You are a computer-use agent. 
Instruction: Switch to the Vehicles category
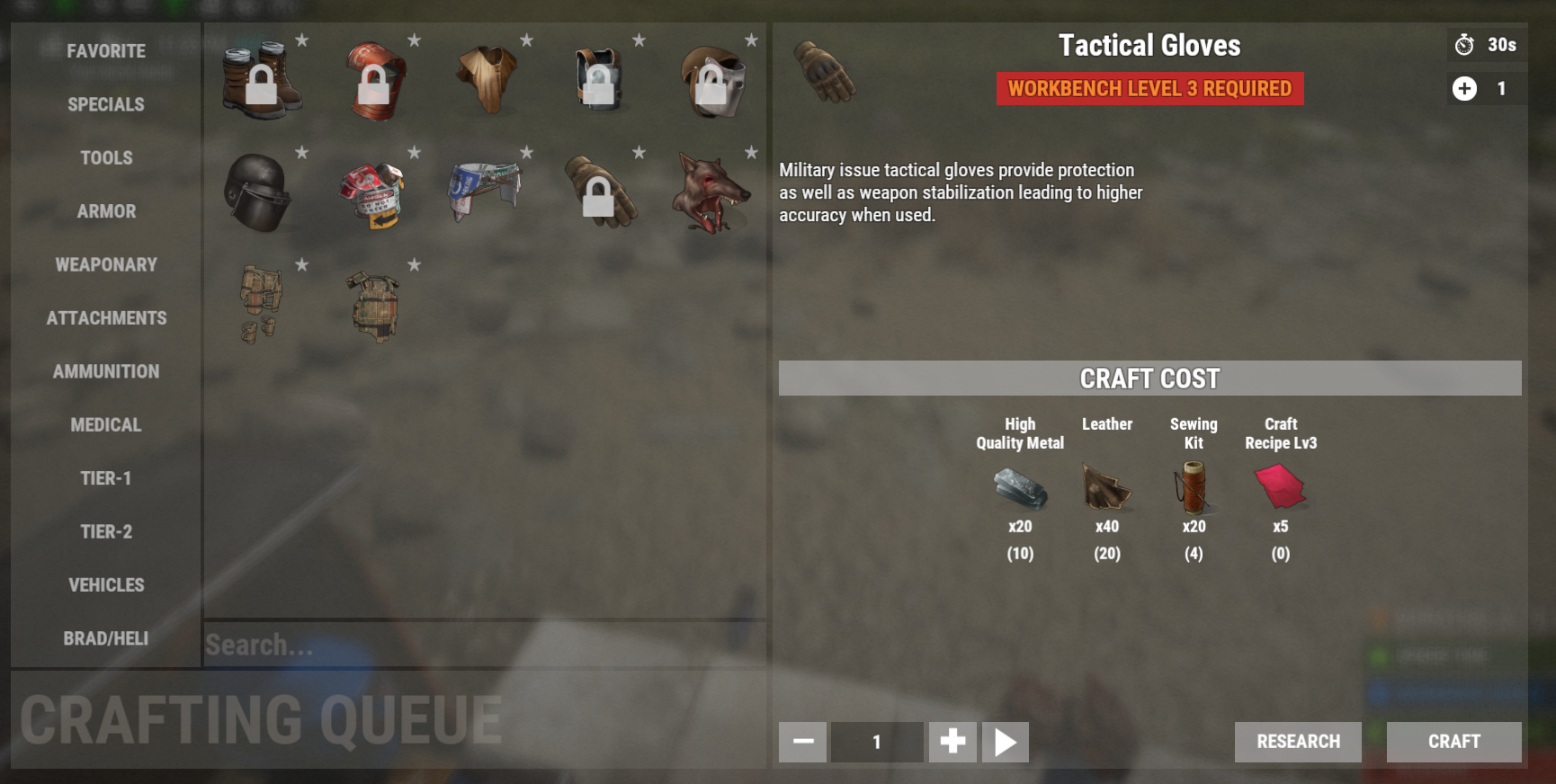[x=106, y=585]
